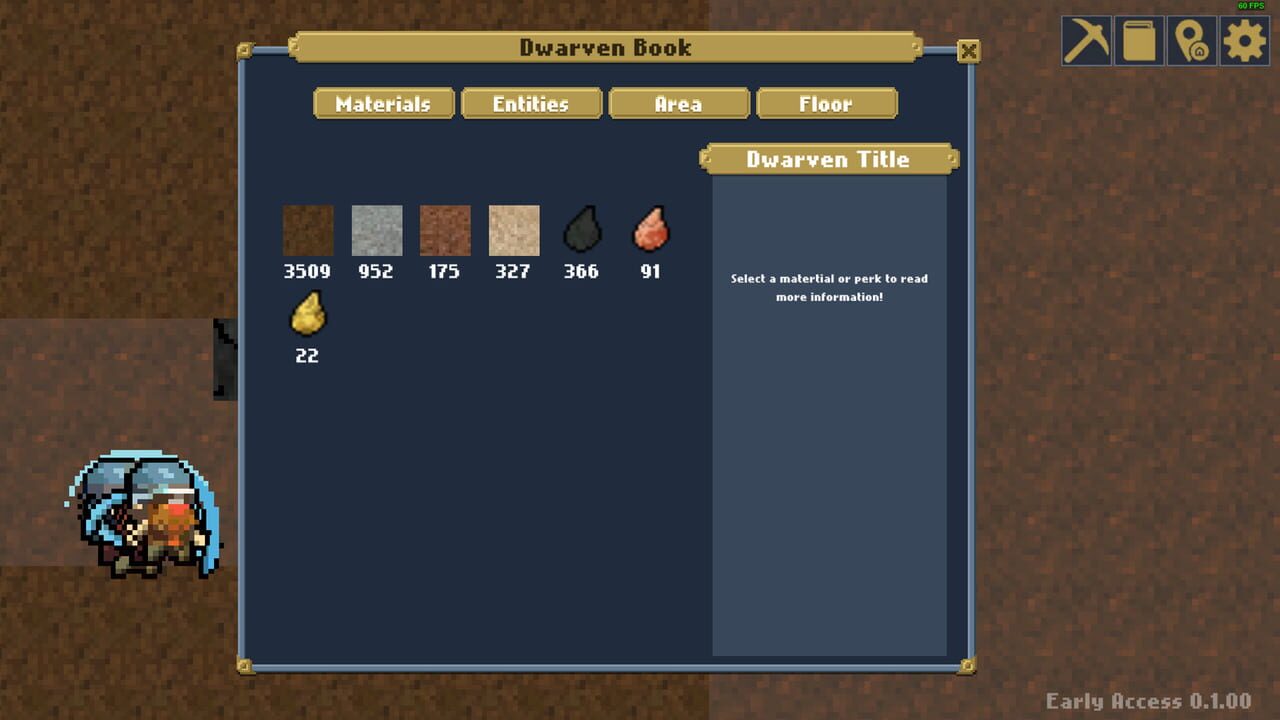Switch to the Floor tab

coord(827,103)
